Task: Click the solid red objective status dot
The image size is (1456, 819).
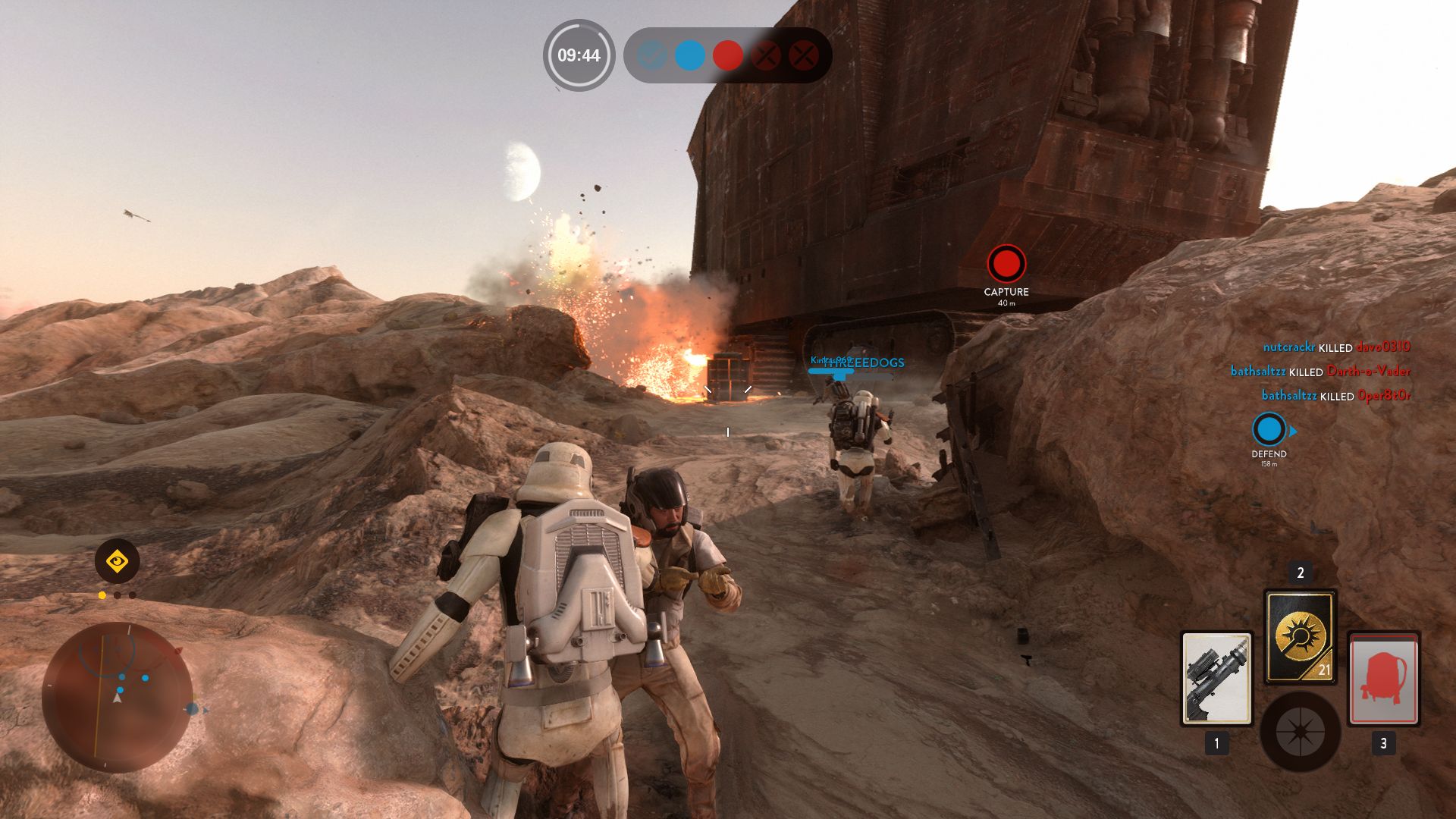Action: click(x=728, y=55)
